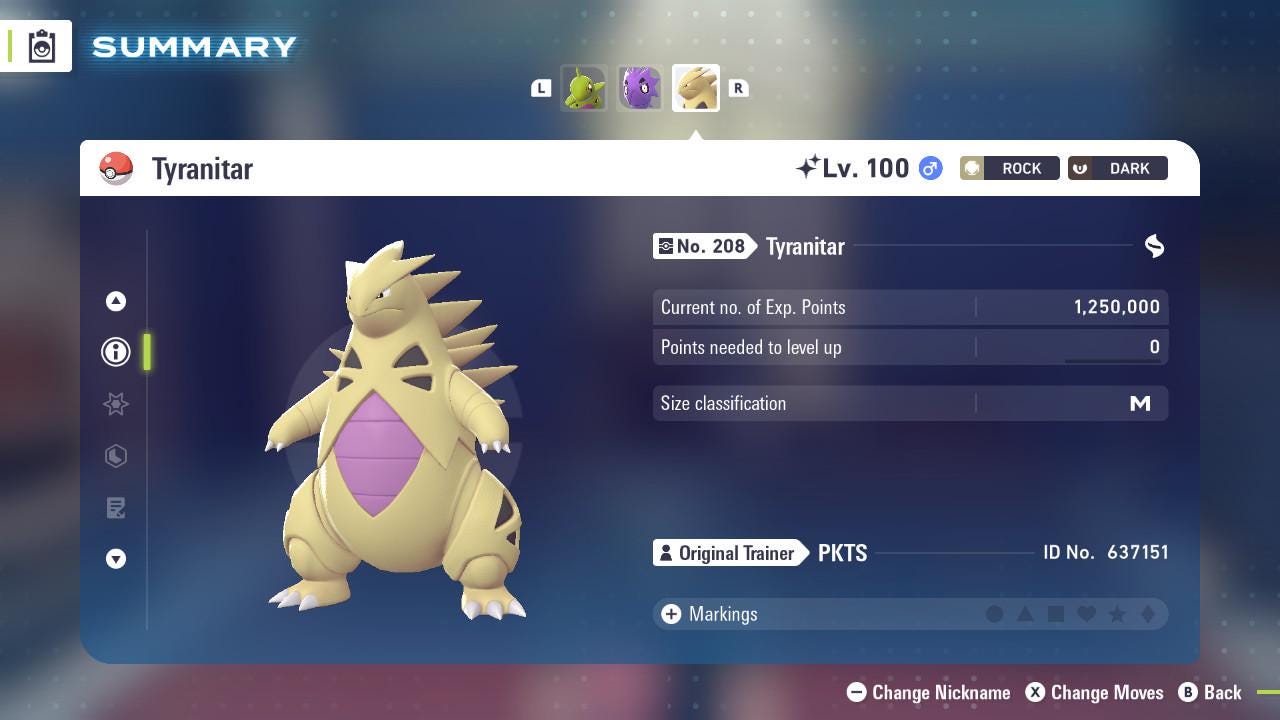Image resolution: width=1280 pixels, height=720 pixels.
Task: Select the memo notes icon in sidebar
Action: [115, 508]
